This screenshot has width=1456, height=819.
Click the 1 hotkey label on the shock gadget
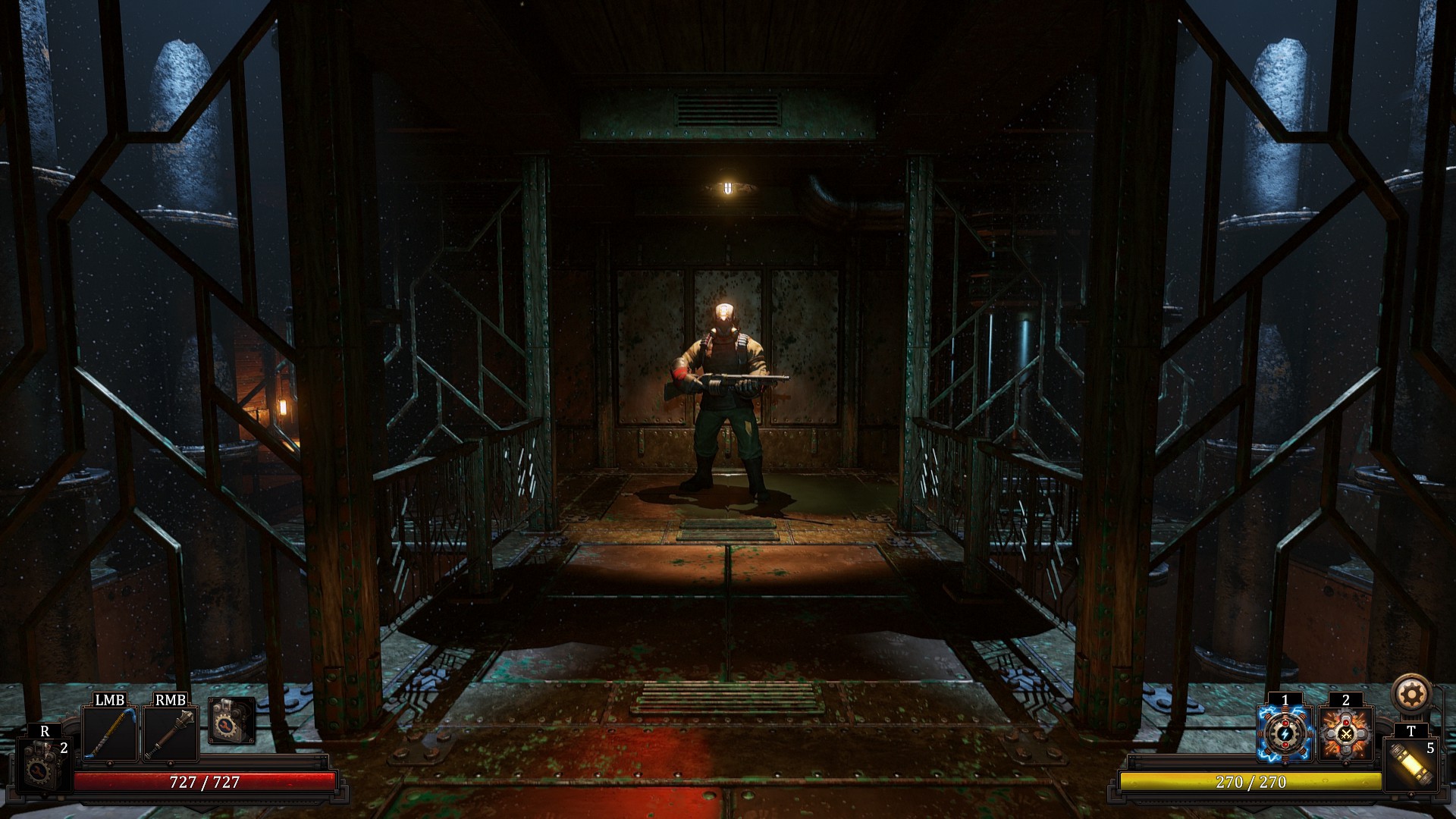(1284, 701)
